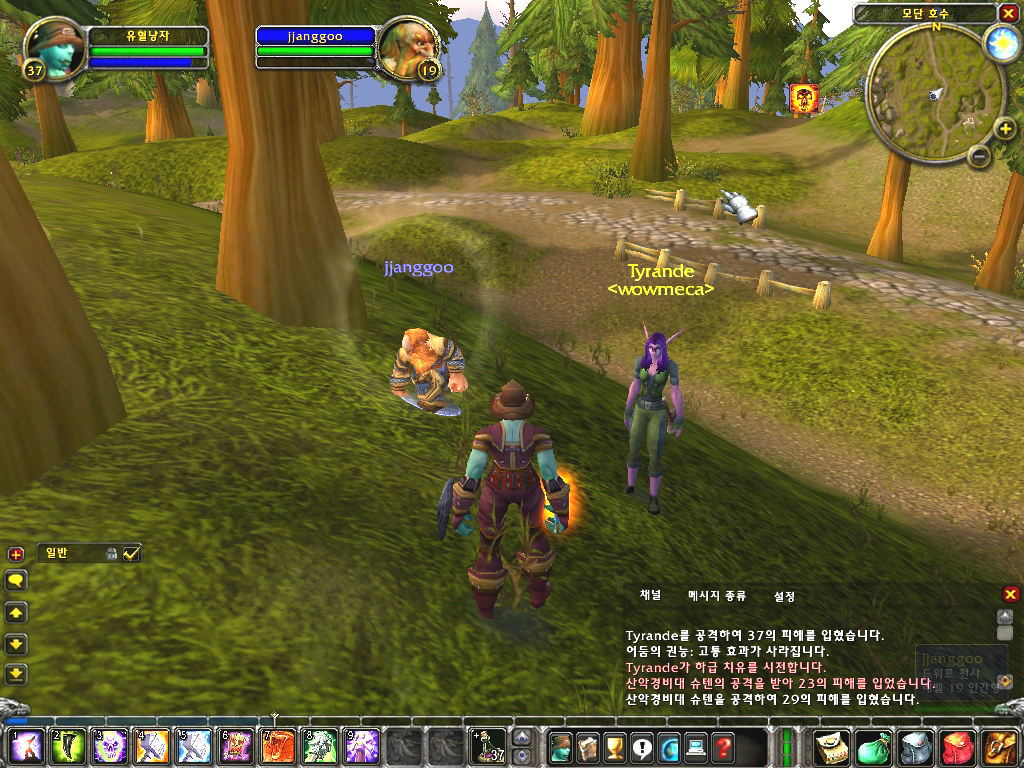Image resolution: width=1024 pixels, height=768 pixels.
Task: Switch to the 설정 combat log tab
Action: pyautogui.click(x=784, y=596)
